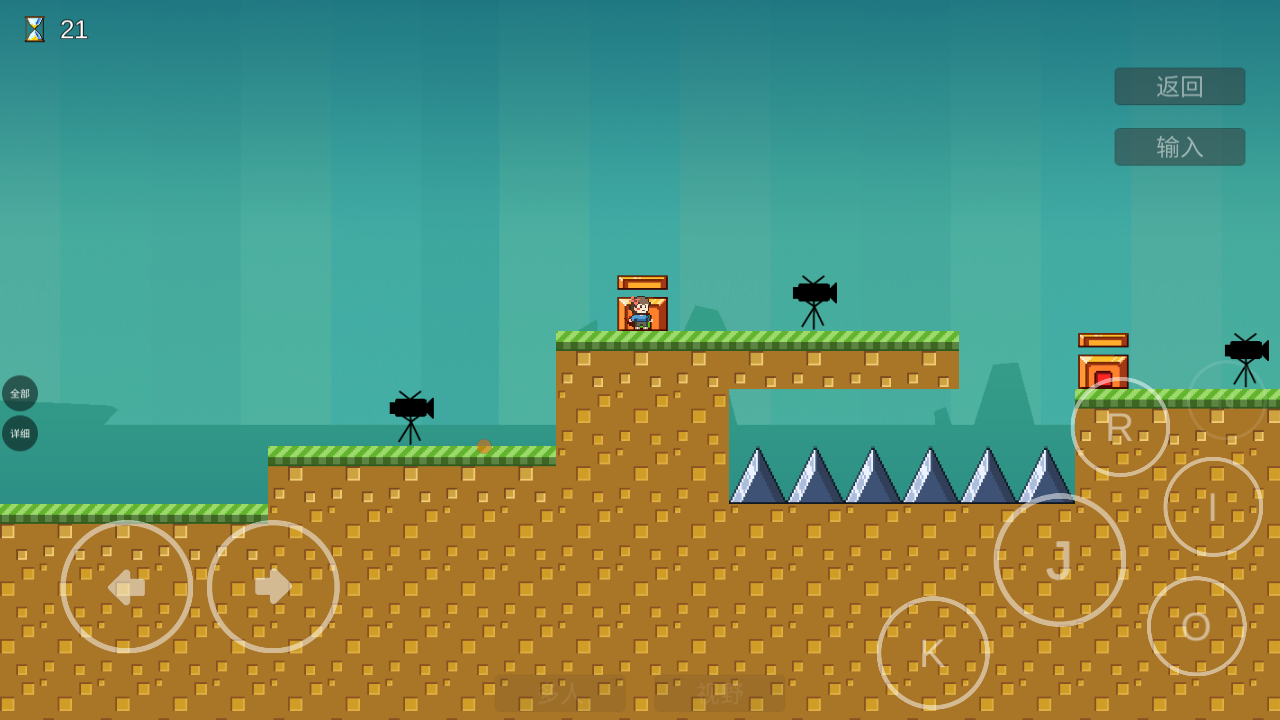1280x720 pixels.
Task: Toggle the faint 视野 button
Action: [720, 693]
